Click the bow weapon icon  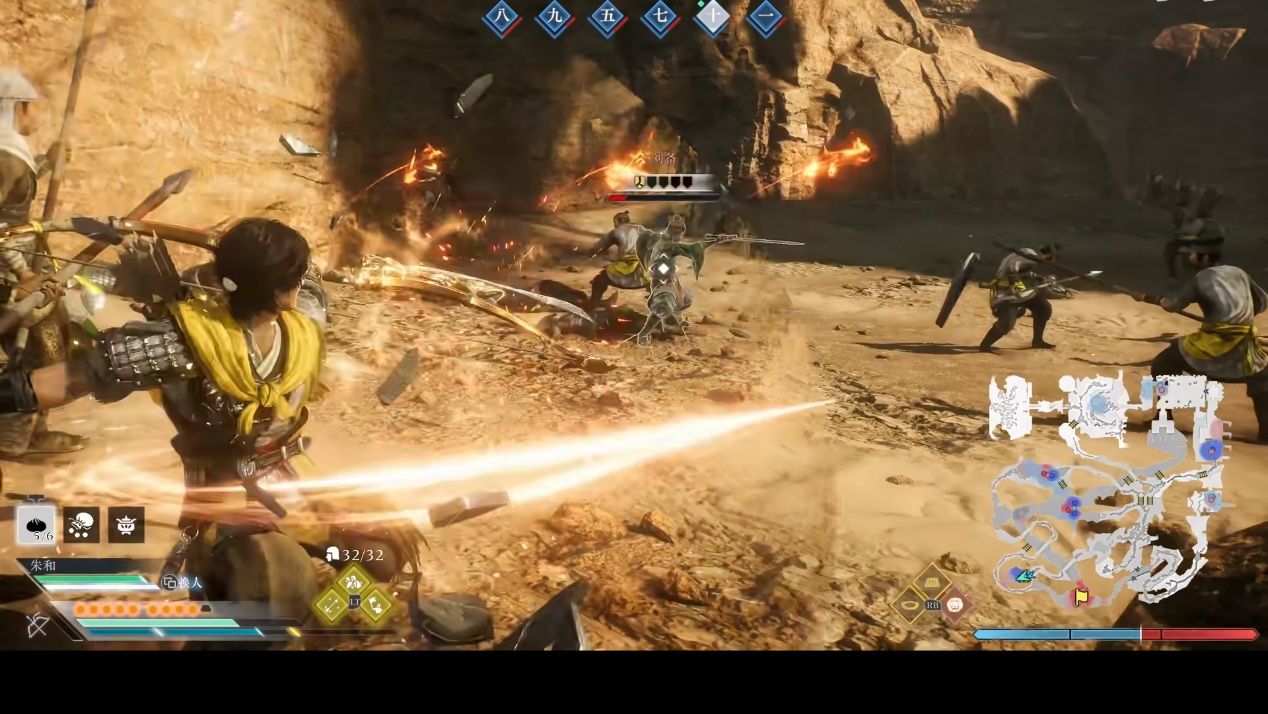[38, 625]
